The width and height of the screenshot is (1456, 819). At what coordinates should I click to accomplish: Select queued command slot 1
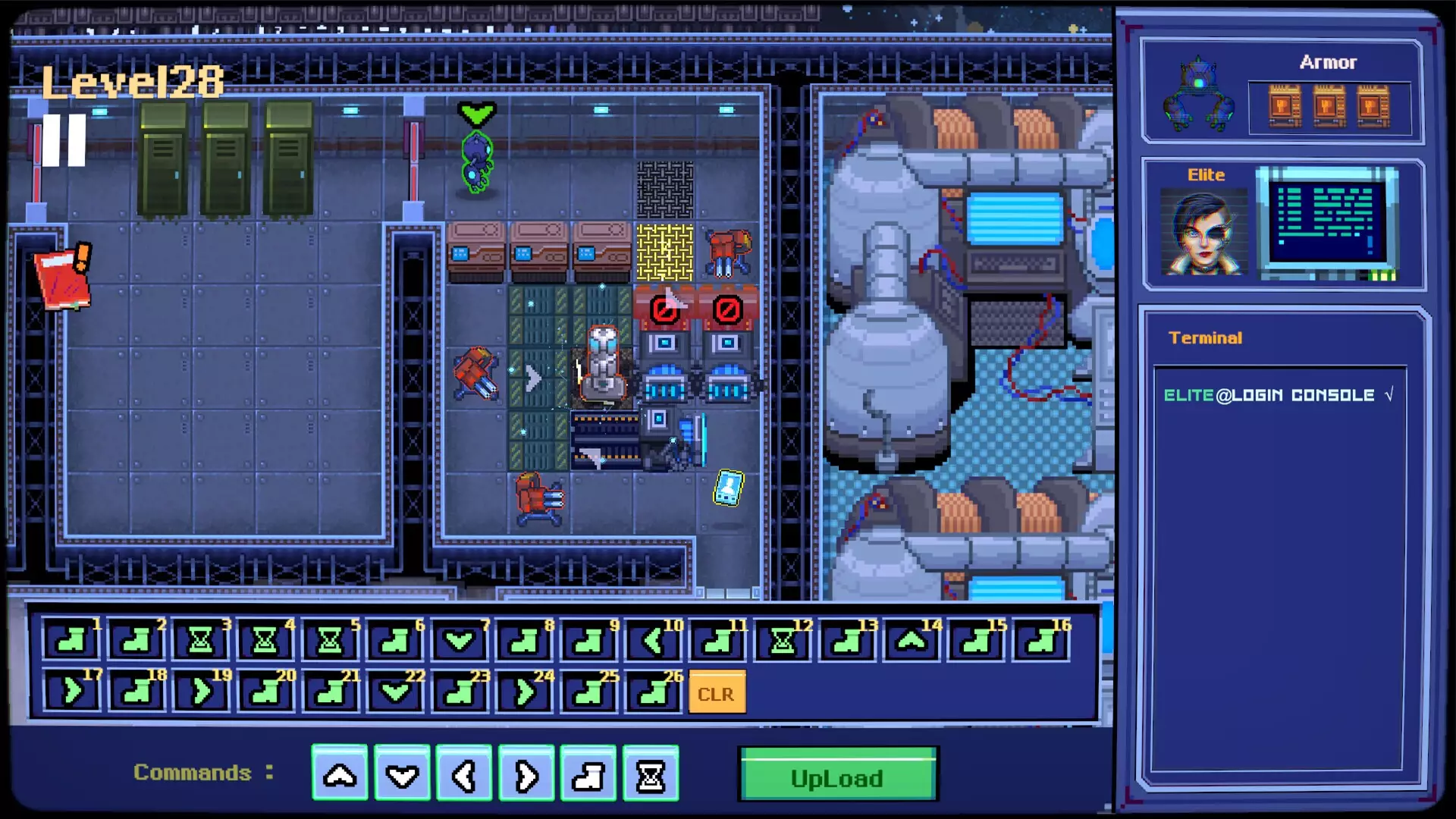tap(71, 642)
